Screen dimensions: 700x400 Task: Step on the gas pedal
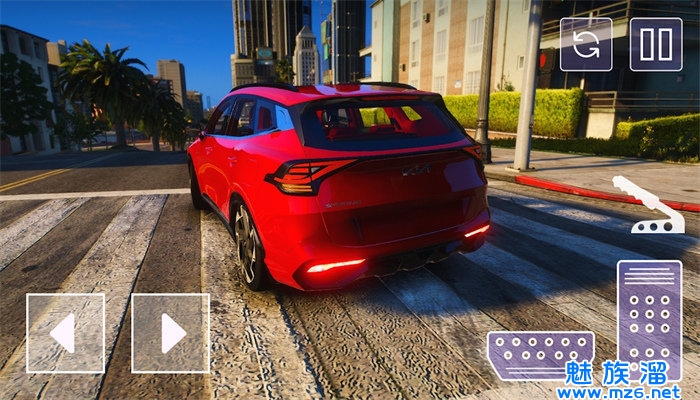pos(649,318)
